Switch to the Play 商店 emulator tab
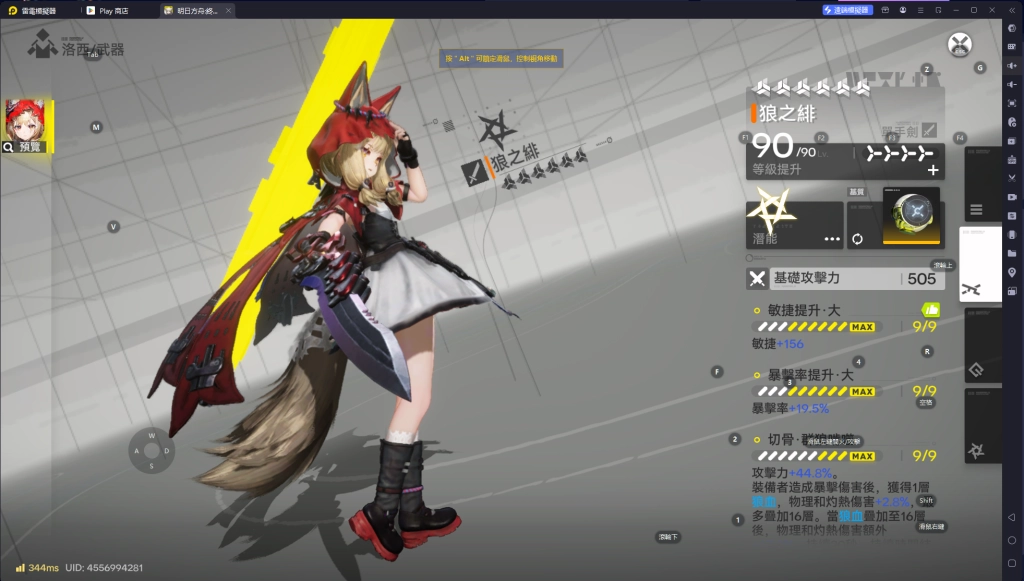The height and width of the screenshot is (581, 1024). [119, 10]
